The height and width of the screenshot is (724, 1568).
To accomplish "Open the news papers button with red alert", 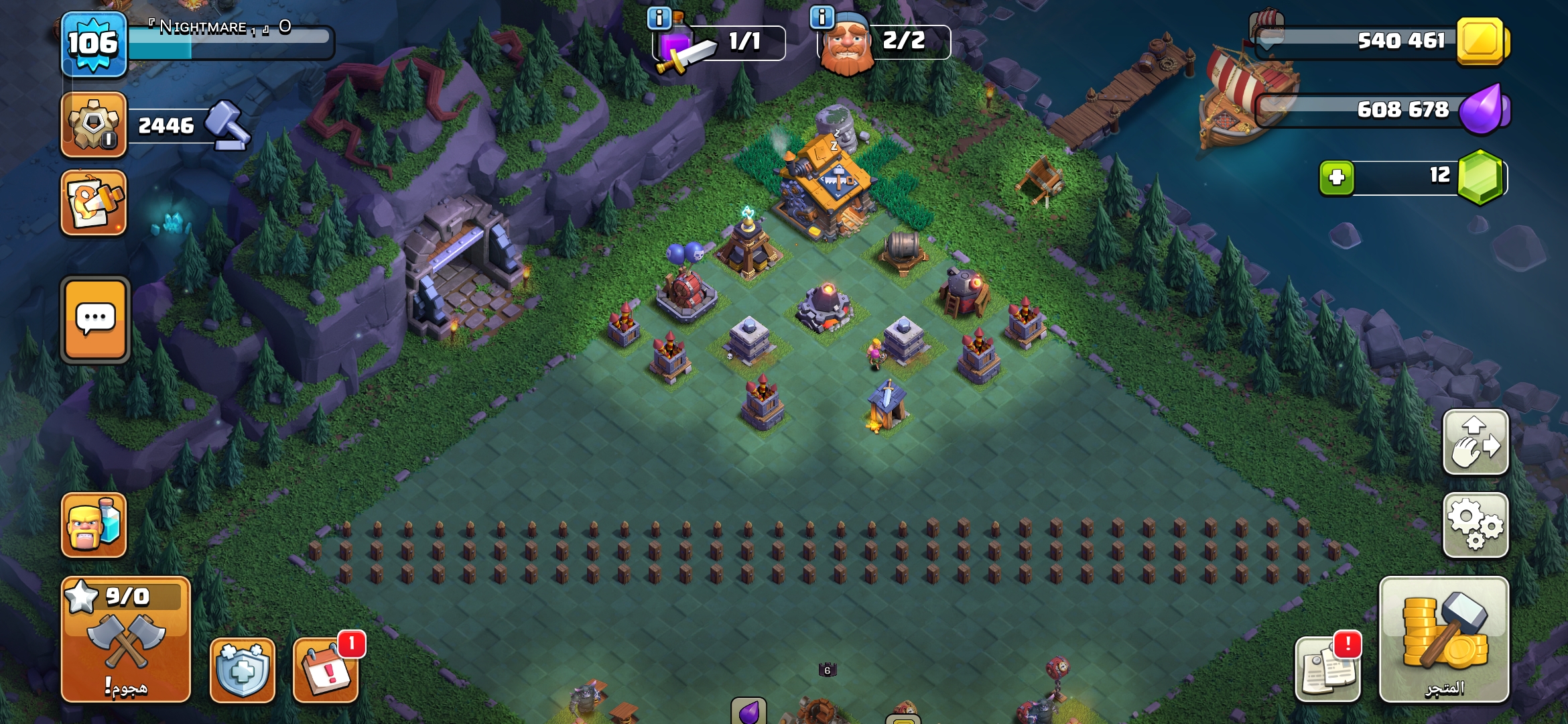I will click(x=1327, y=668).
